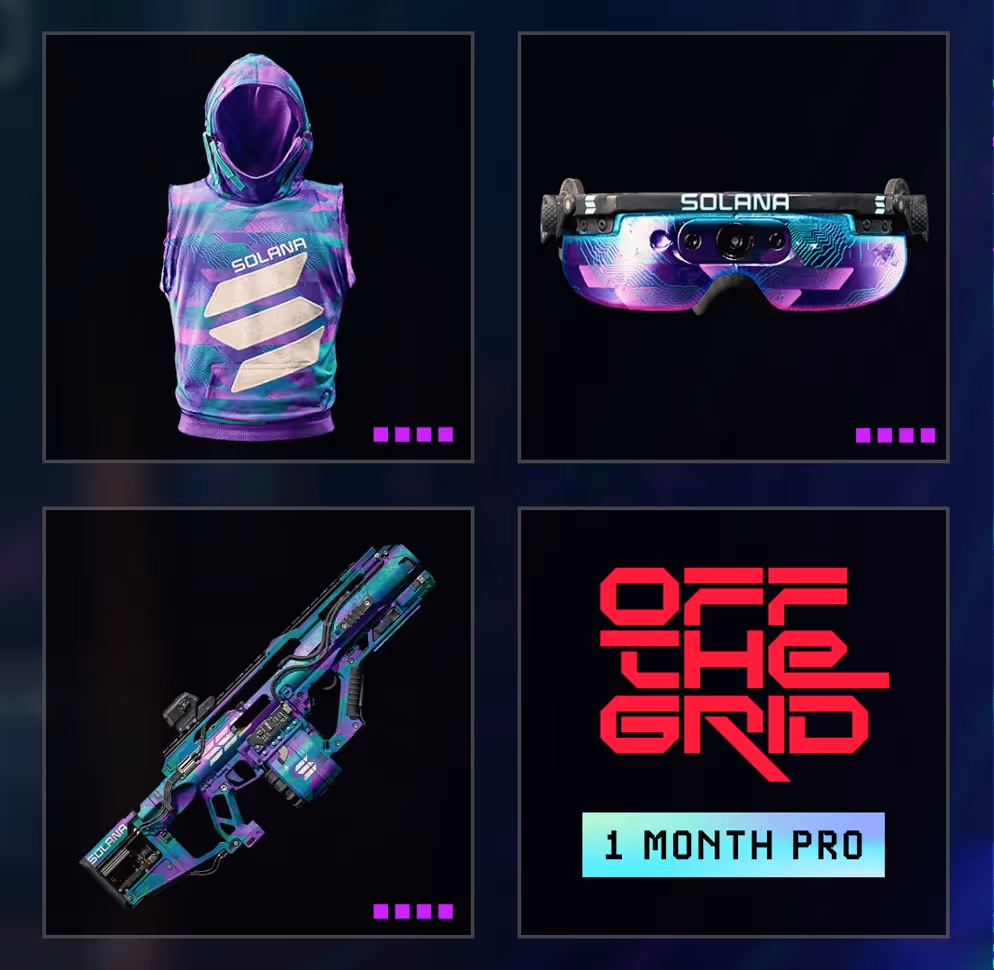Viewport: 994px width, 970px height.
Task: Choose the Solana visor goggles tile
Action: click(733, 247)
